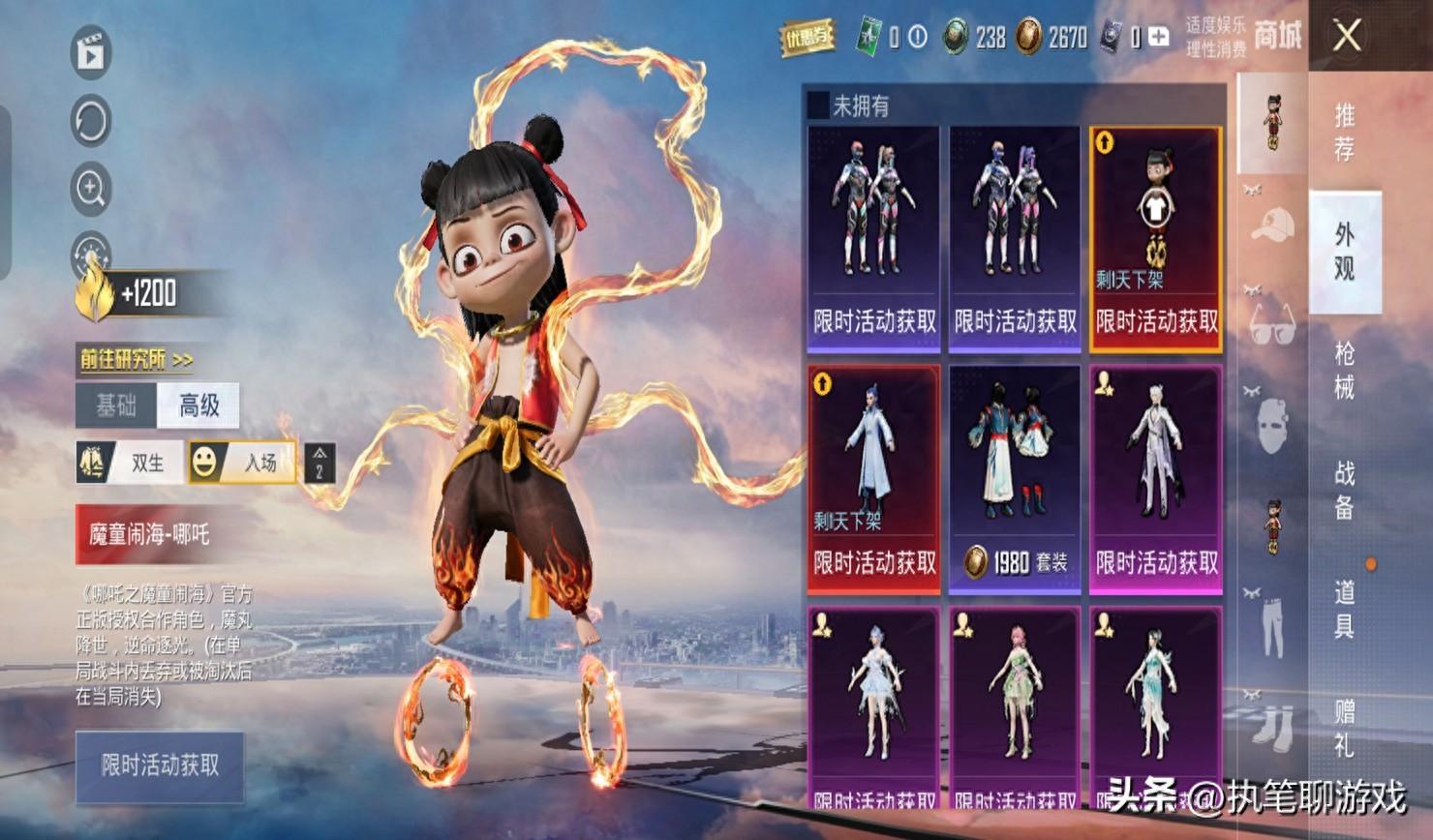Add currency with the plus button
Image resolution: width=1433 pixels, height=840 pixels.
tap(1158, 38)
